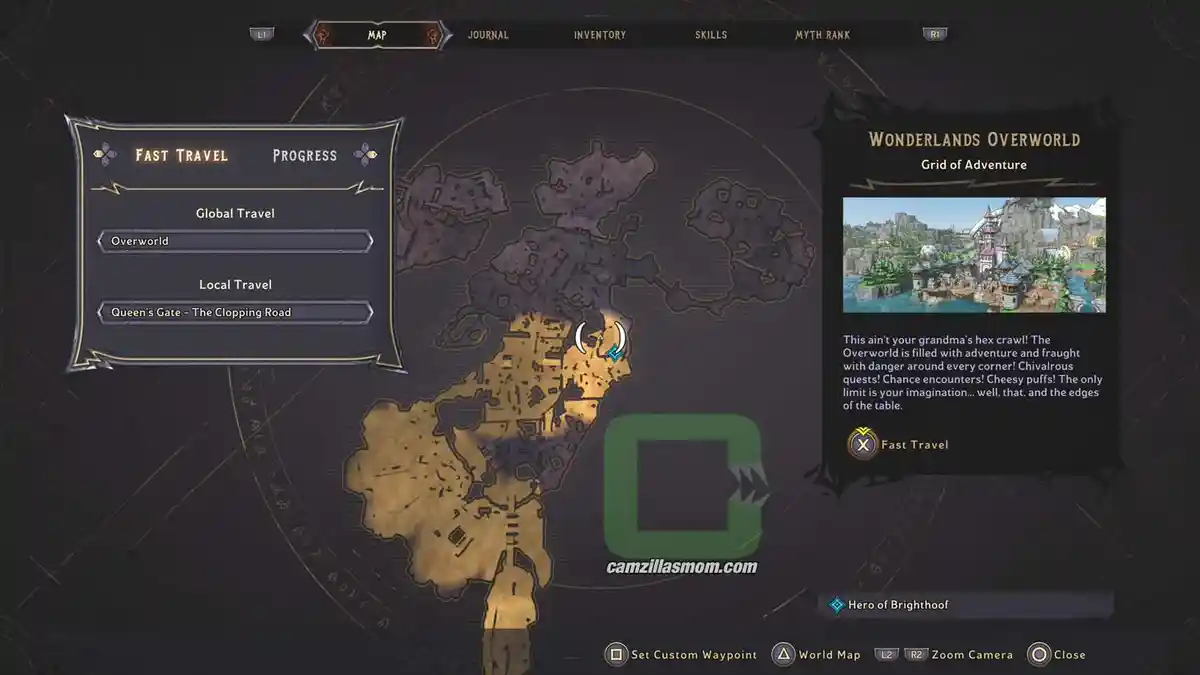Choose the Overworld global travel entry

coord(235,241)
